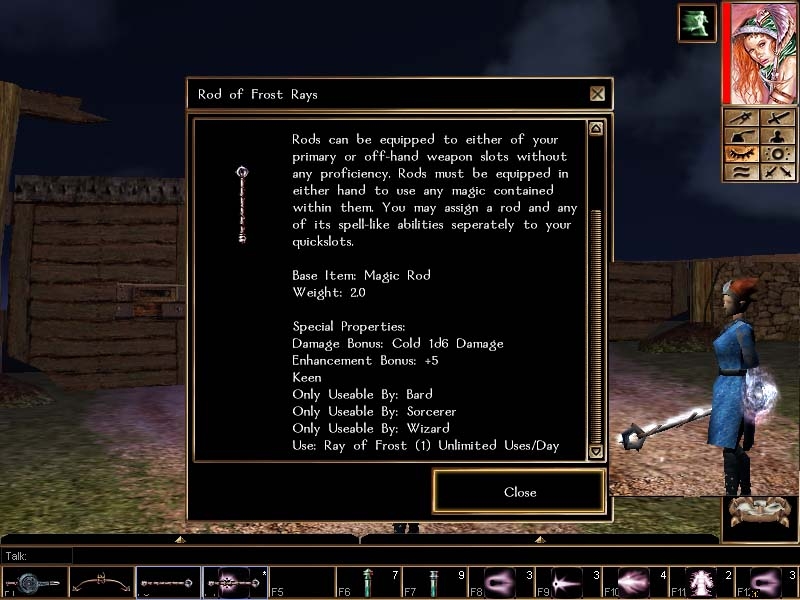
Task: Open the sun-shaped options button
Action: coord(778,155)
